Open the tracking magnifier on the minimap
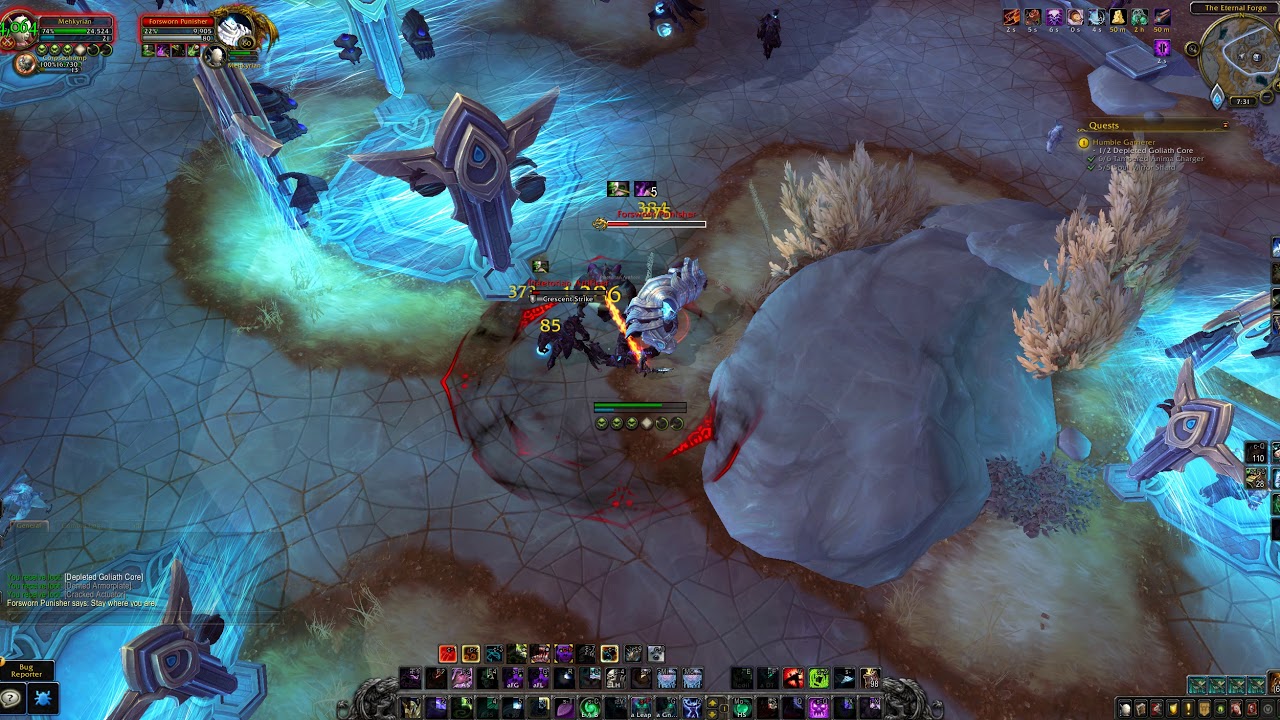1280x720 pixels. tap(1193, 48)
